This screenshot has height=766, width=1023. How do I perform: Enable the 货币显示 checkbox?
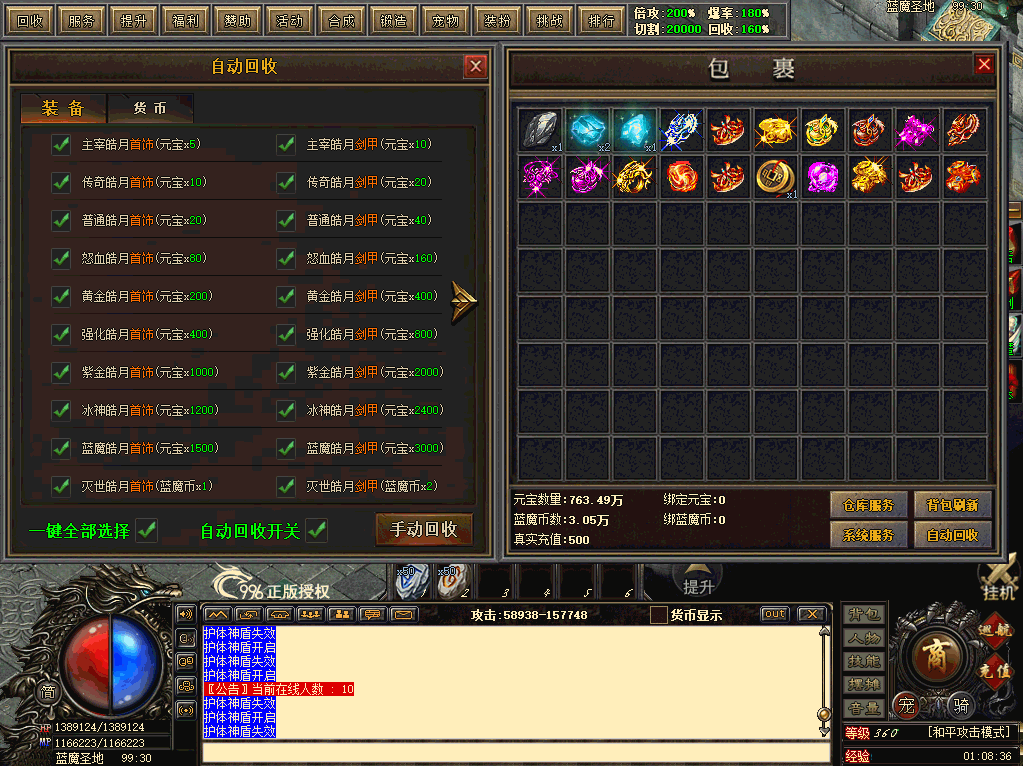pyautogui.click(x=658, y=615)
